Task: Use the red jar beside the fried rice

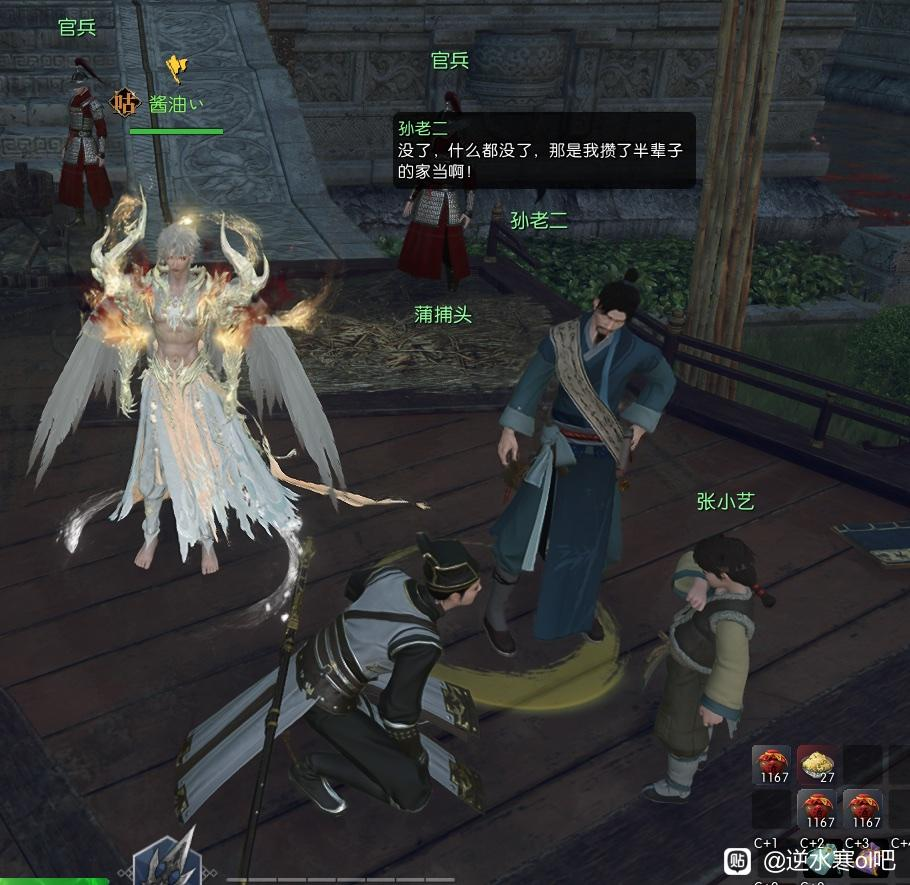Action: point(772,765)
